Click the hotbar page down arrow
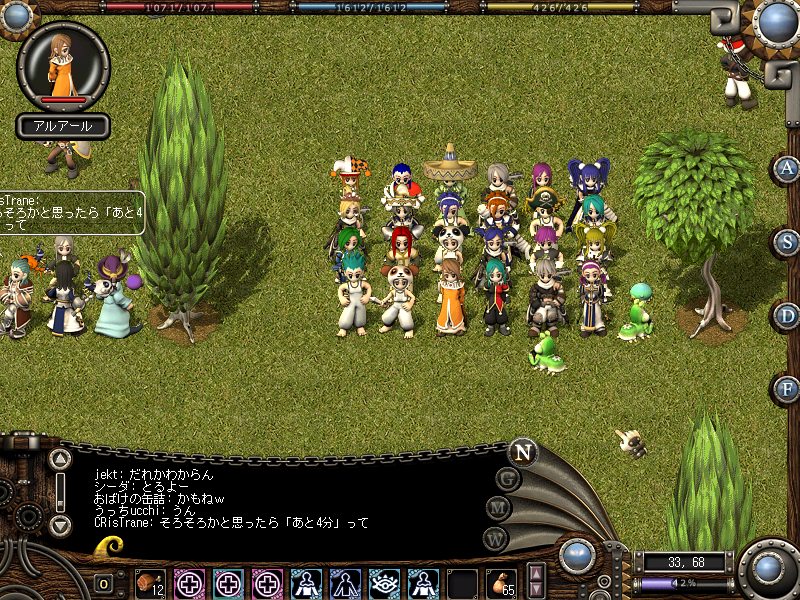Screen dimensions: 800x600 click(x=537, y=590)
